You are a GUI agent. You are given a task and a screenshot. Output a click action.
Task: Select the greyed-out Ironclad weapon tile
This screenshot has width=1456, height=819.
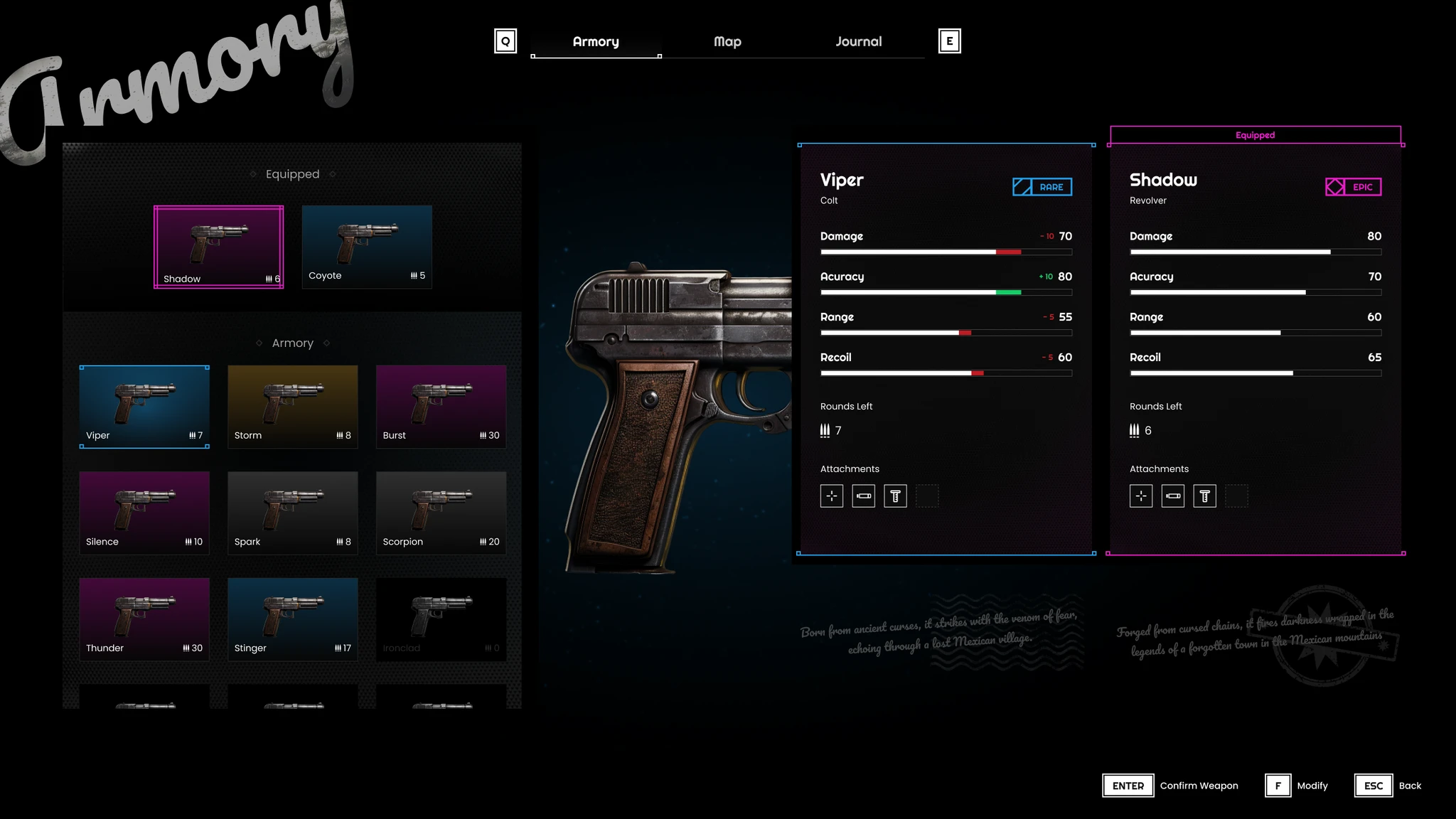pyautogui.click(x=441, y=619)
